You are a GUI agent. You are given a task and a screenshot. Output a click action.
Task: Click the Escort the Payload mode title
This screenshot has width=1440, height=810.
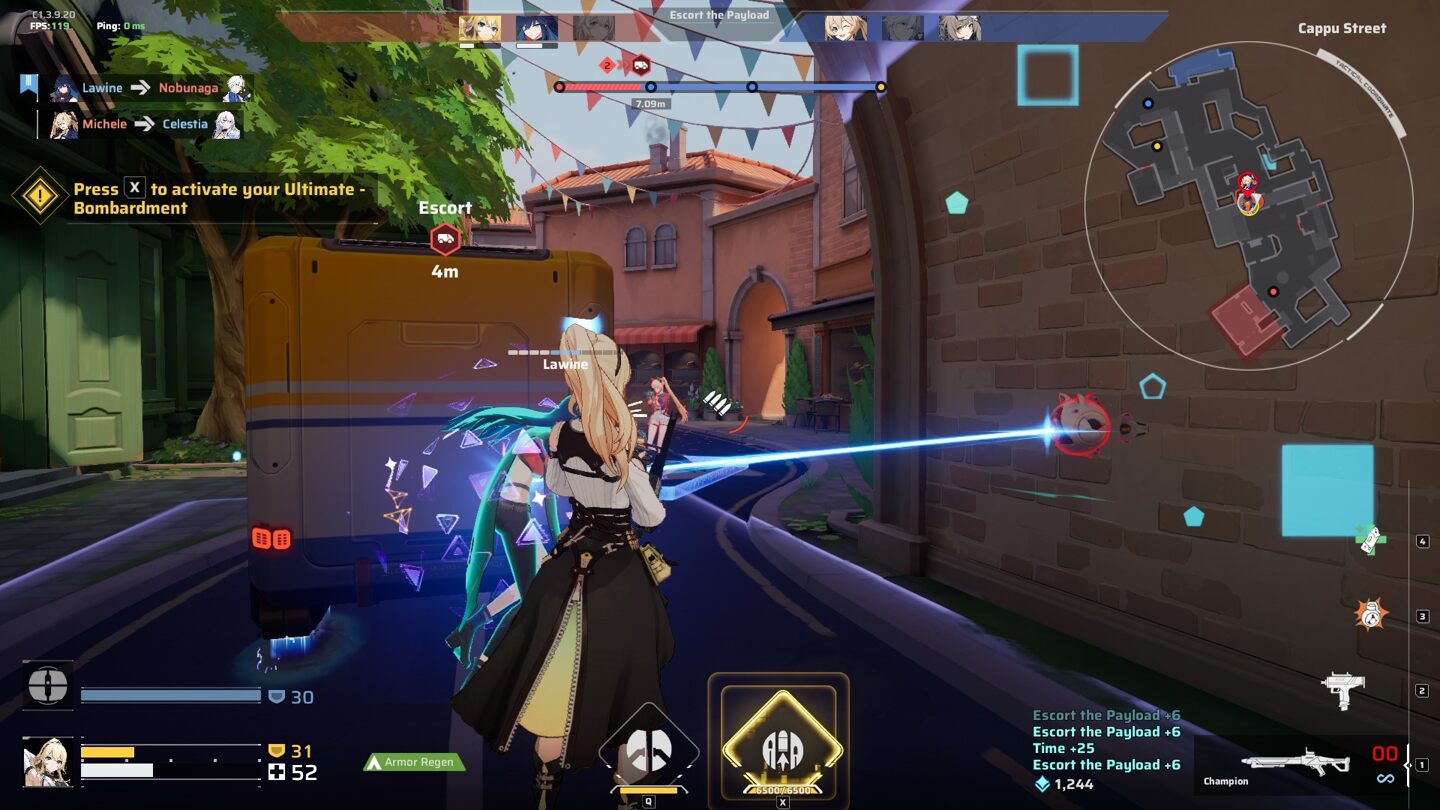[719, 15]
